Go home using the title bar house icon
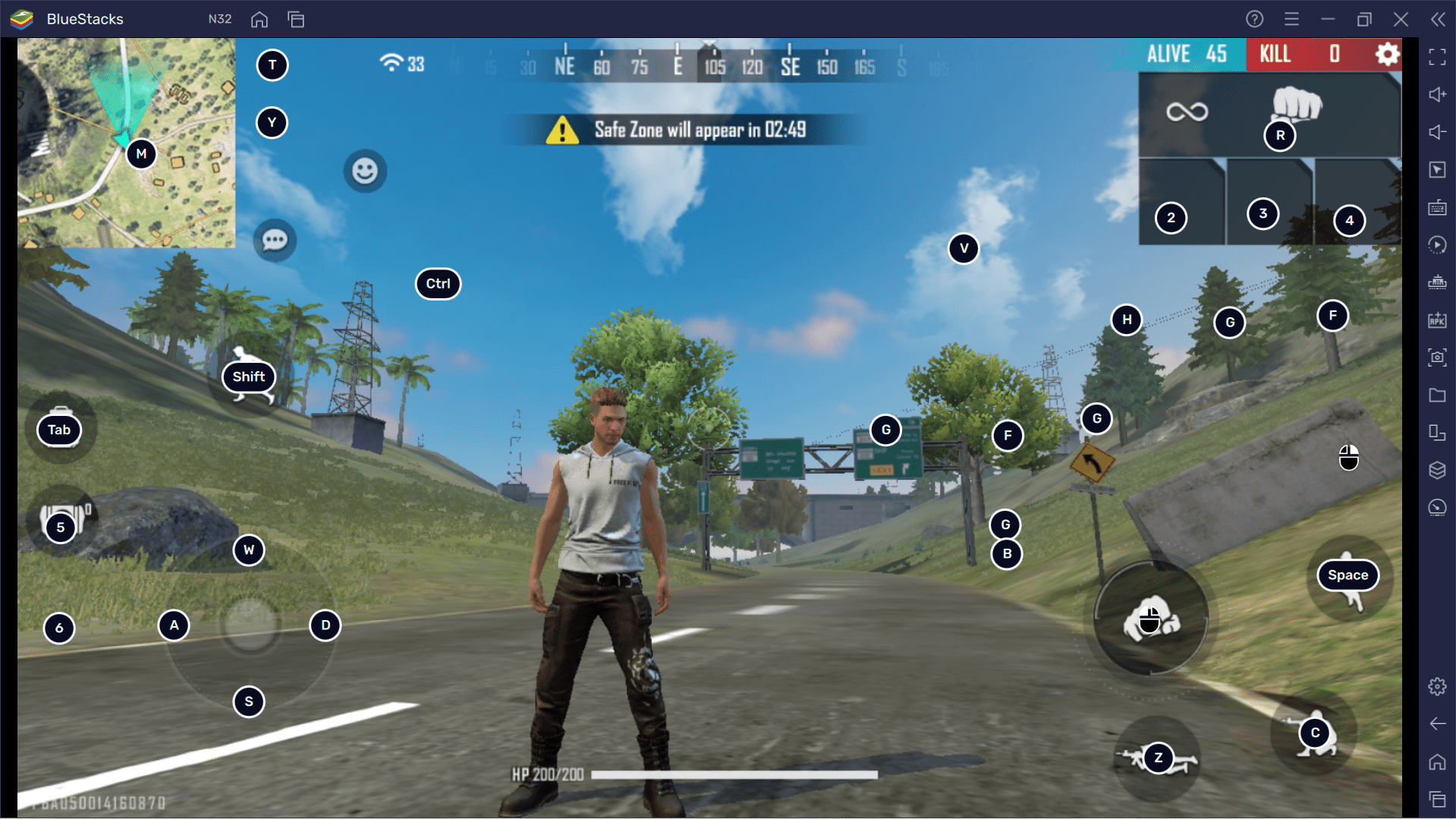The height and width of the screenshot is (819, 1456). point(259,19)
